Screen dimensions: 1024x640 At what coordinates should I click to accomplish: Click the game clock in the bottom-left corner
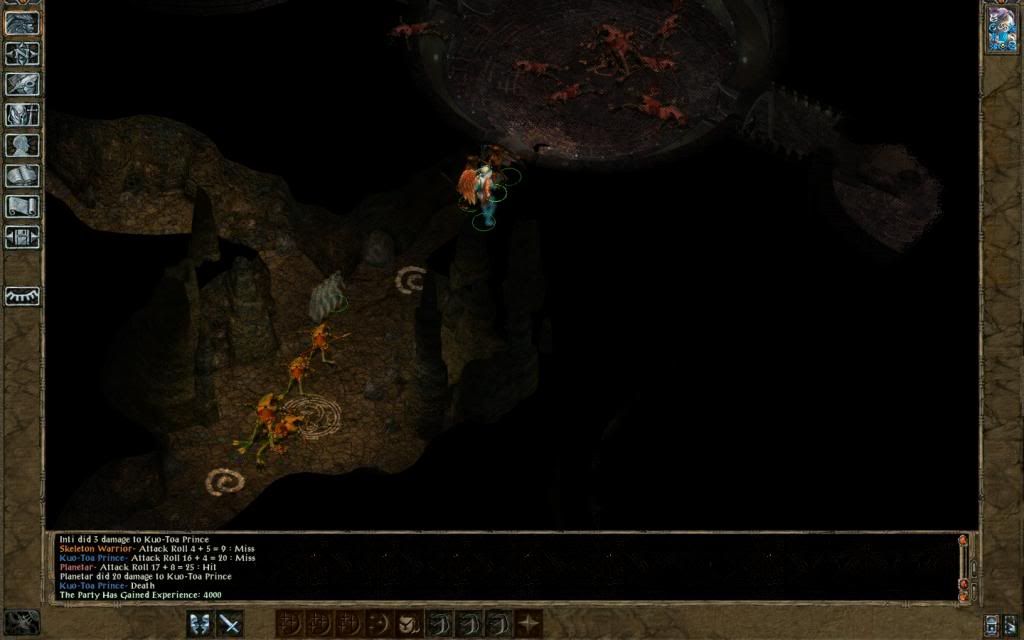click(21, 622)
